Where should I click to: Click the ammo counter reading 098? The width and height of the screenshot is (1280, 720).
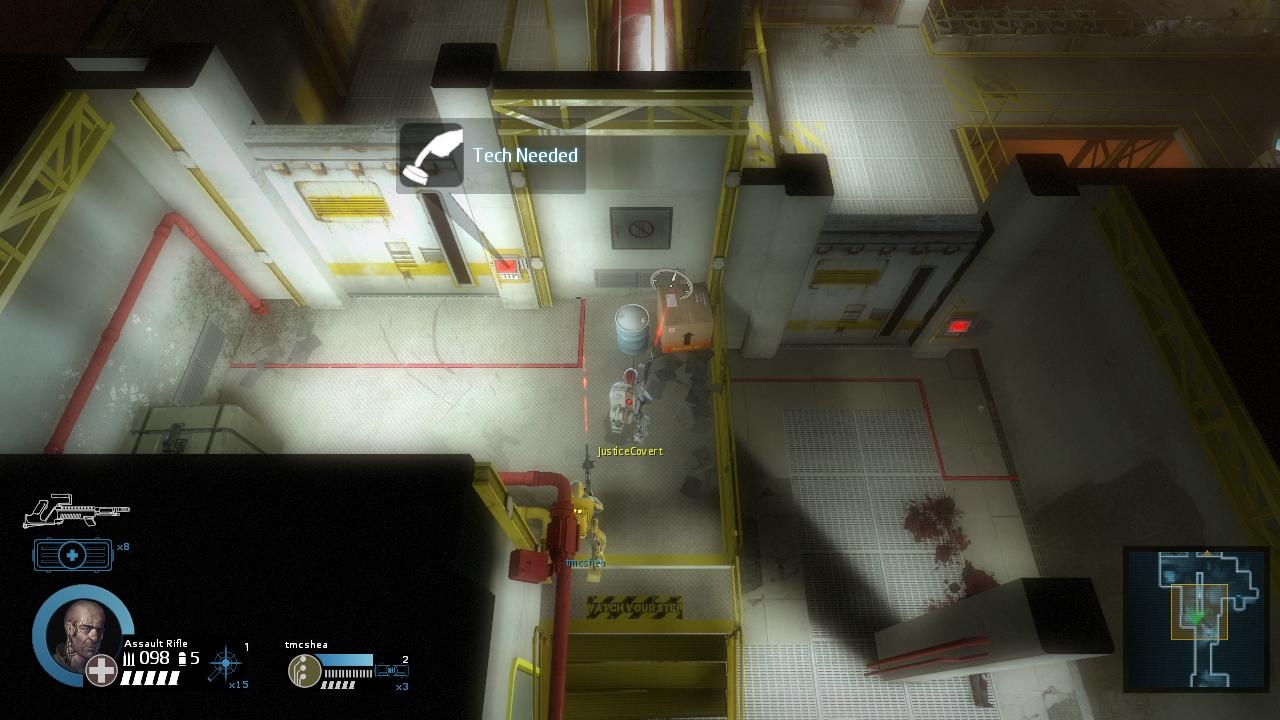[x=154, y=656]
